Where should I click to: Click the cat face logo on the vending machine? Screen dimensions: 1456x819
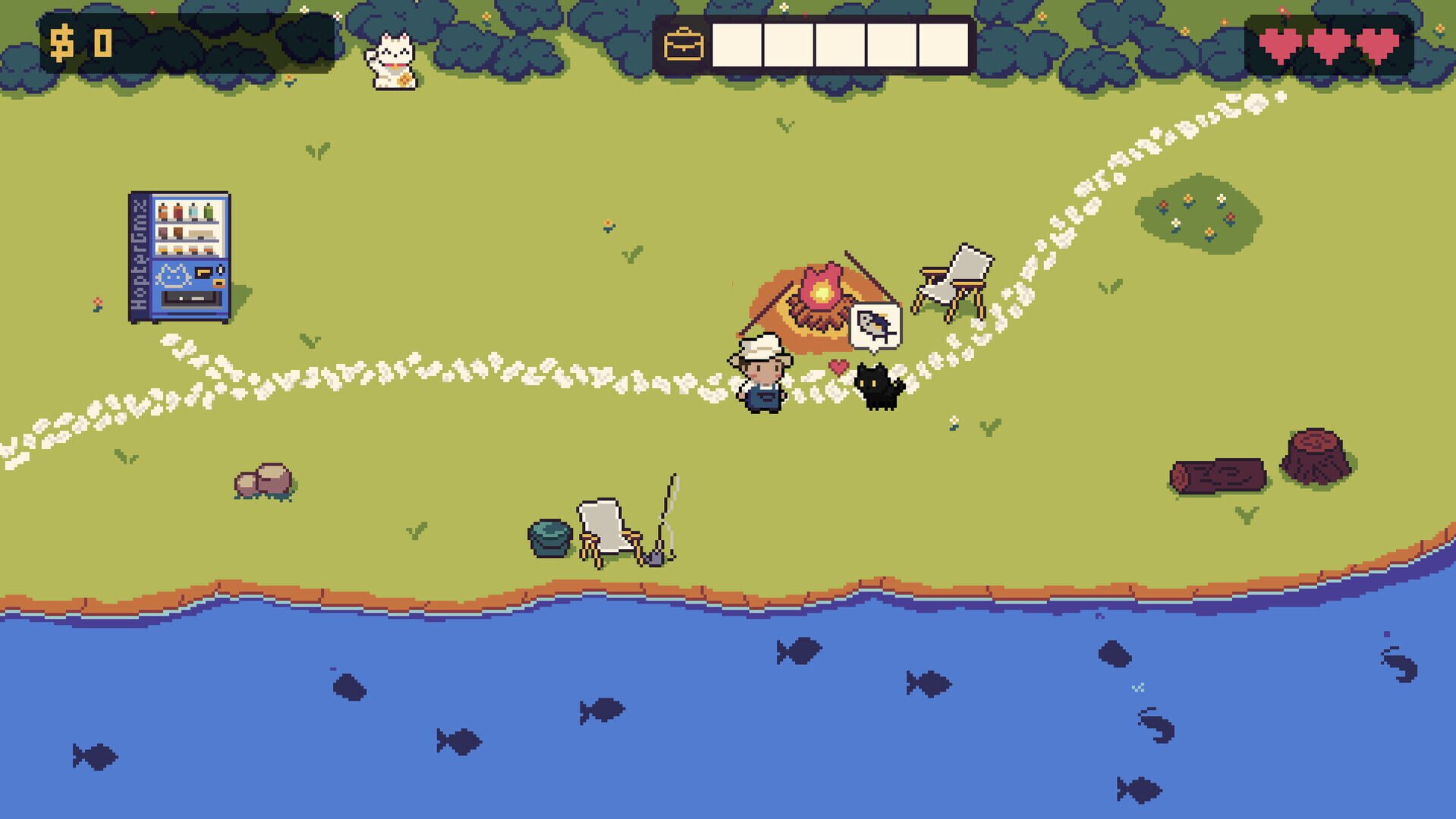point(174,275)
